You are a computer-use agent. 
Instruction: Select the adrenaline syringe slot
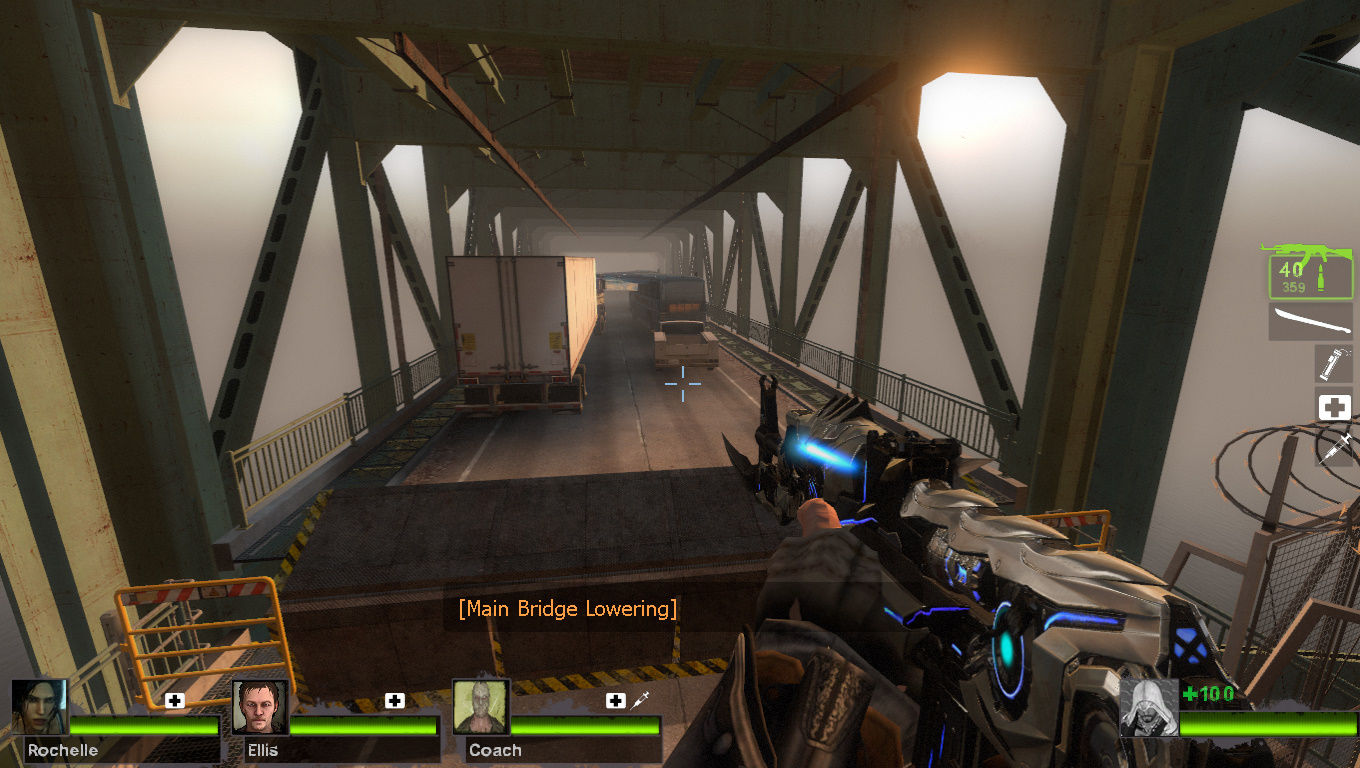click(1334, 446)
